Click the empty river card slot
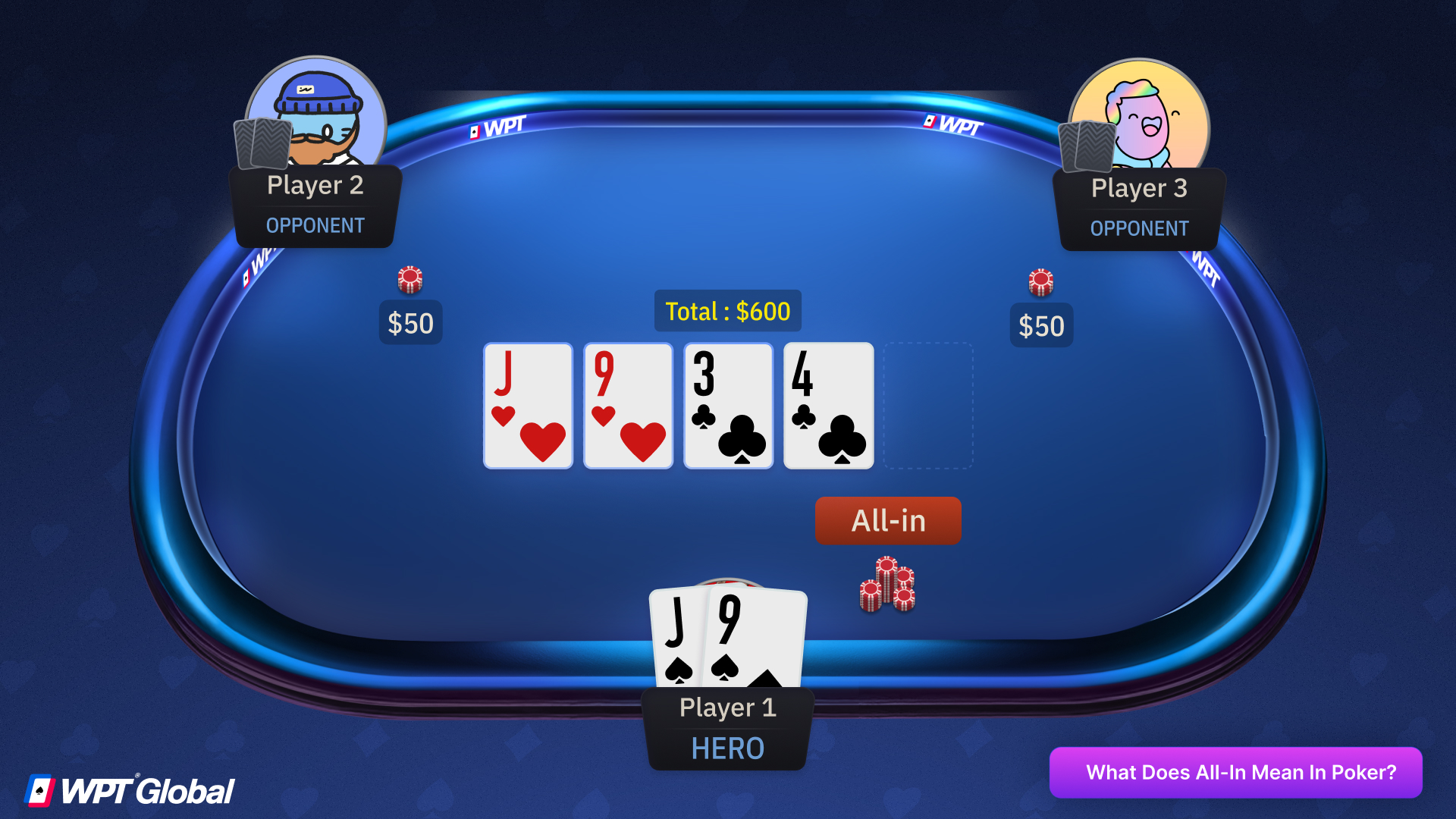1456x819 pixels. click(x=927, y=406)
